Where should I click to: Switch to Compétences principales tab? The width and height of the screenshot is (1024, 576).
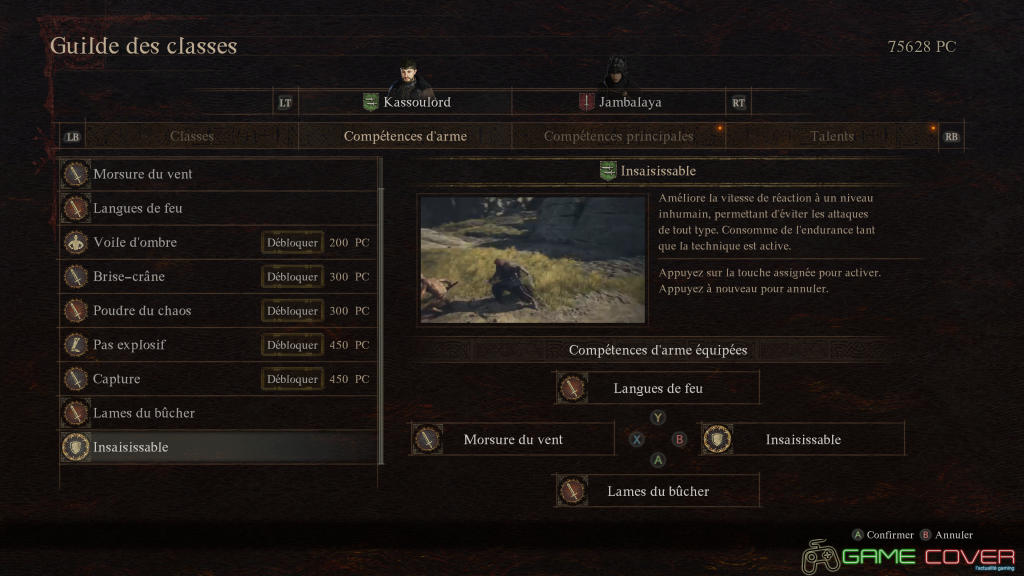618,136
